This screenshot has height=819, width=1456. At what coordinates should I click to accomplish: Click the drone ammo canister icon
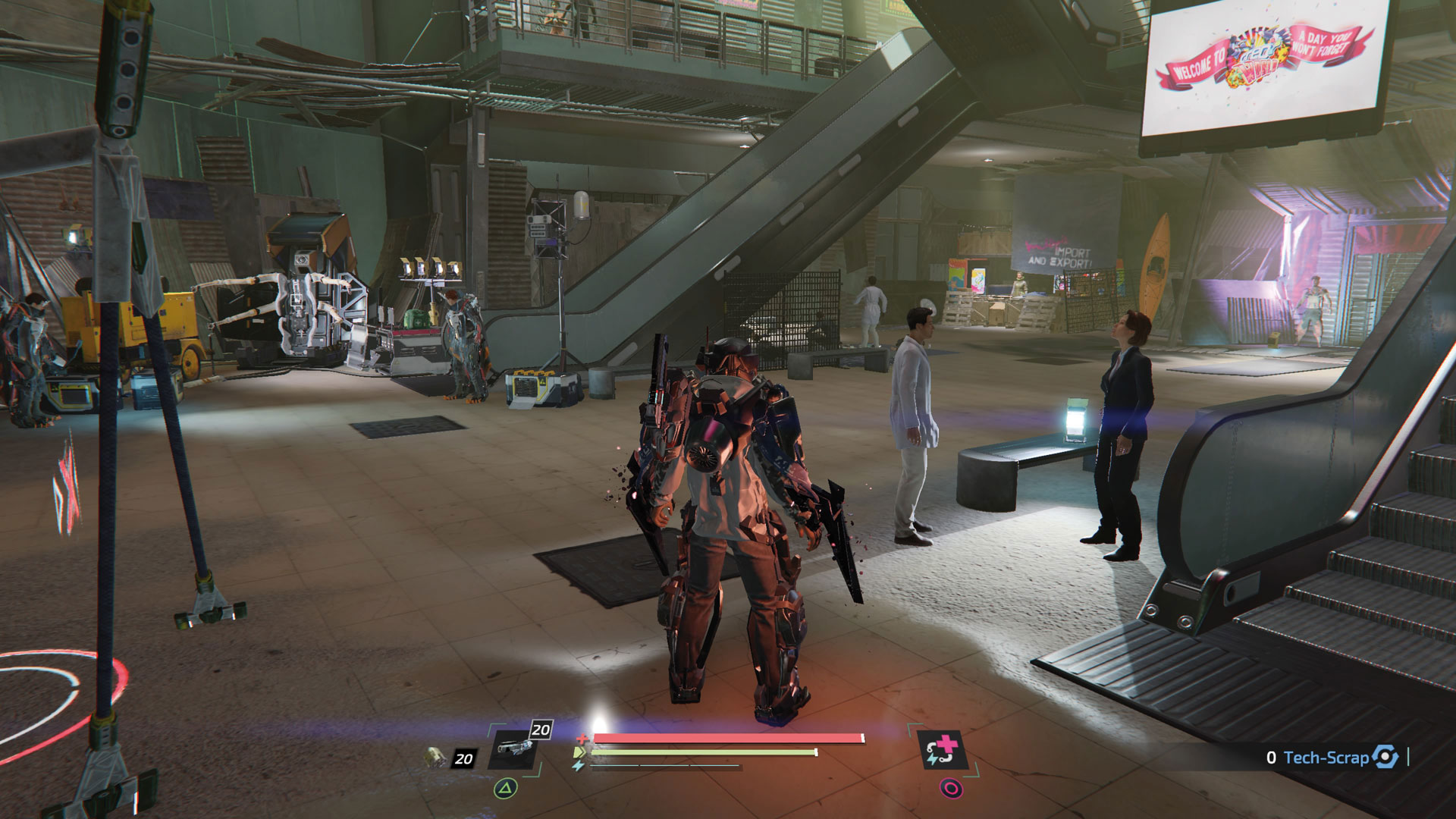point(435,755)
